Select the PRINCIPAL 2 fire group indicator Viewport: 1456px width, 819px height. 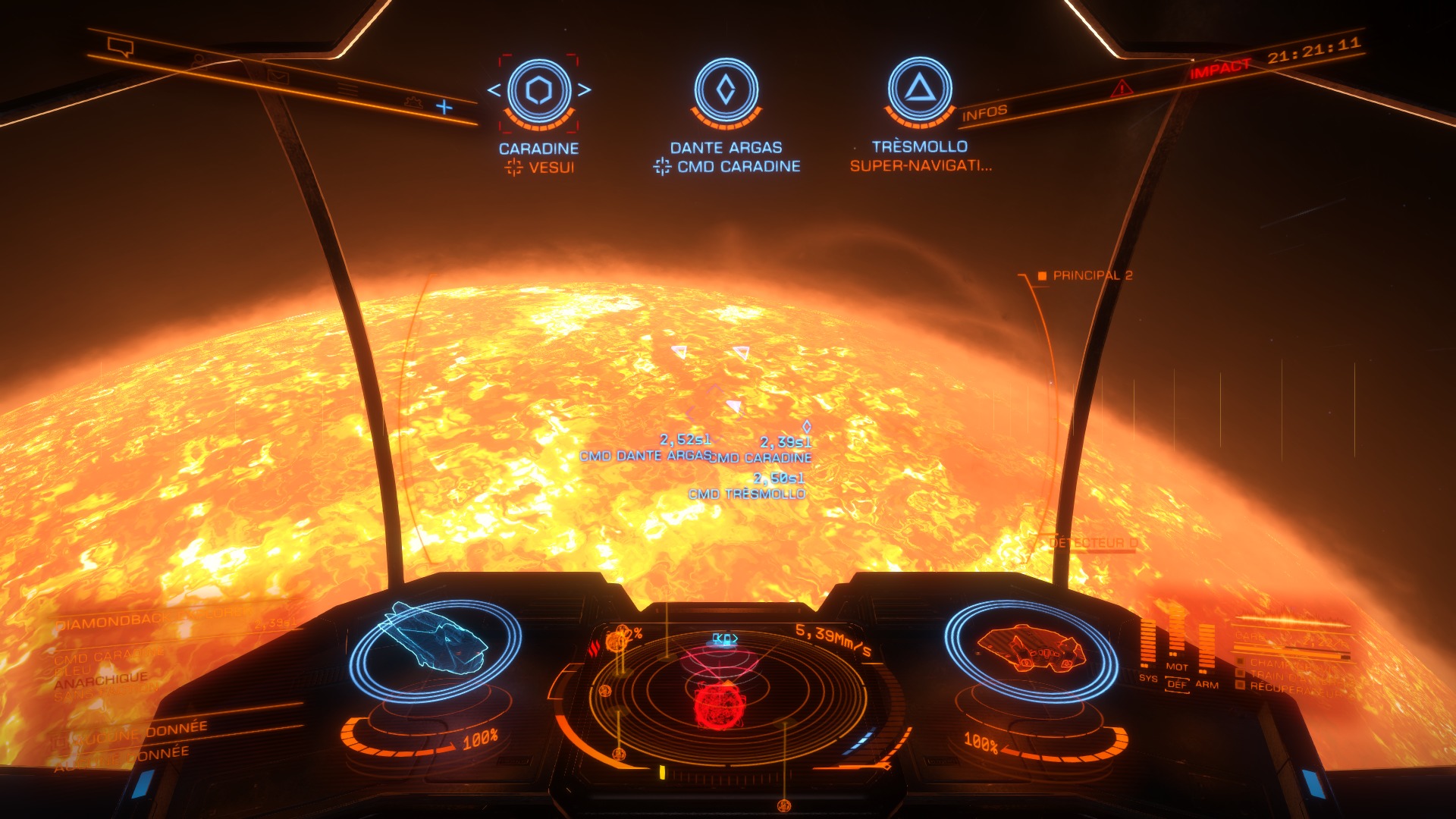point(1085,275)
